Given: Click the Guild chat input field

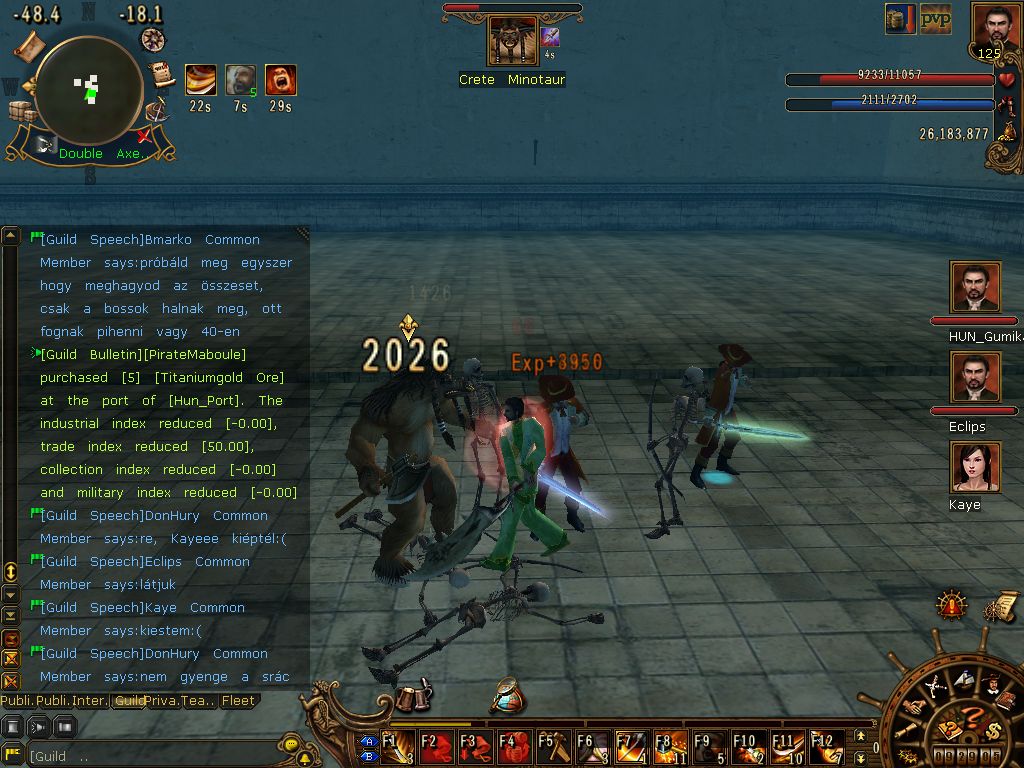Looking at the screenshot, I should [x=150, y=756].
